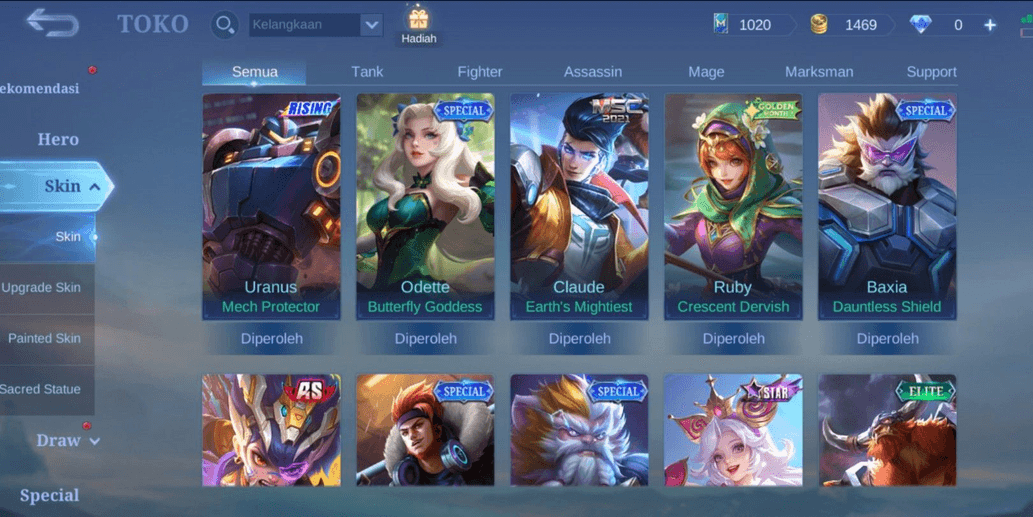
Task: Select the Assassin category tab
Action: (x=593, y=72)
